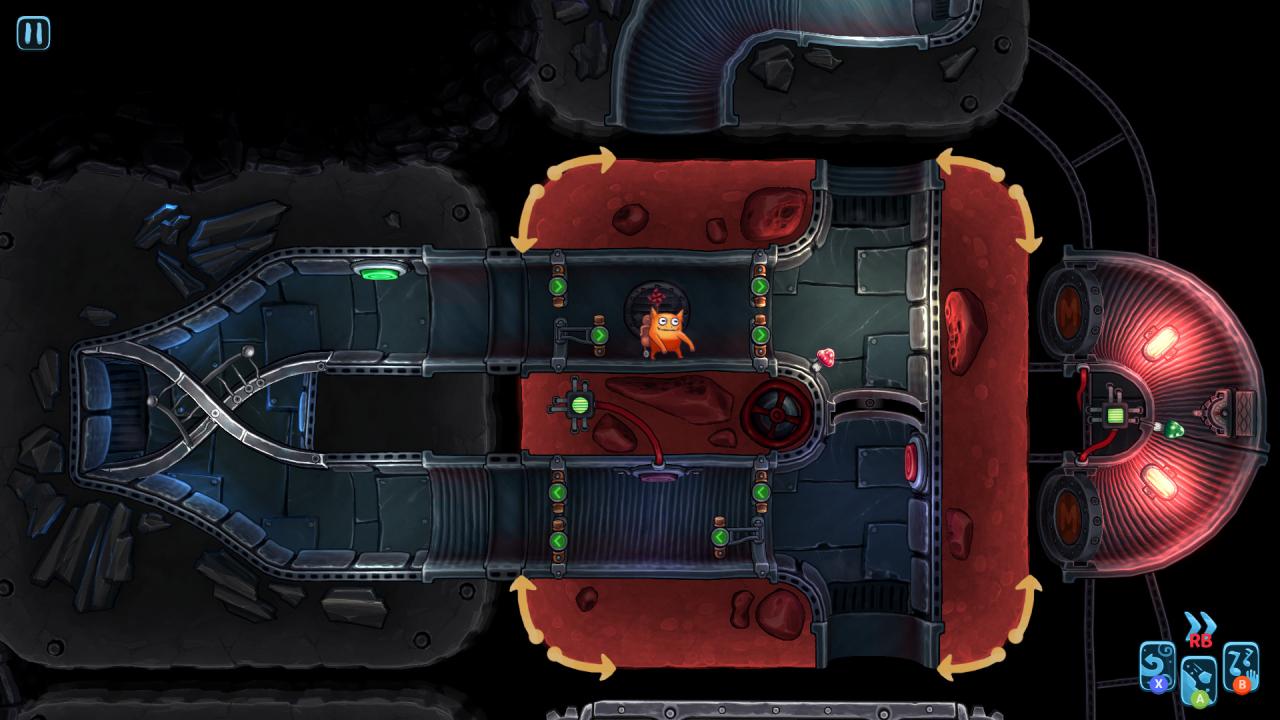Click the fast-forward chevron icon above RB
Screen dimensions: 1280x720
1199,622
